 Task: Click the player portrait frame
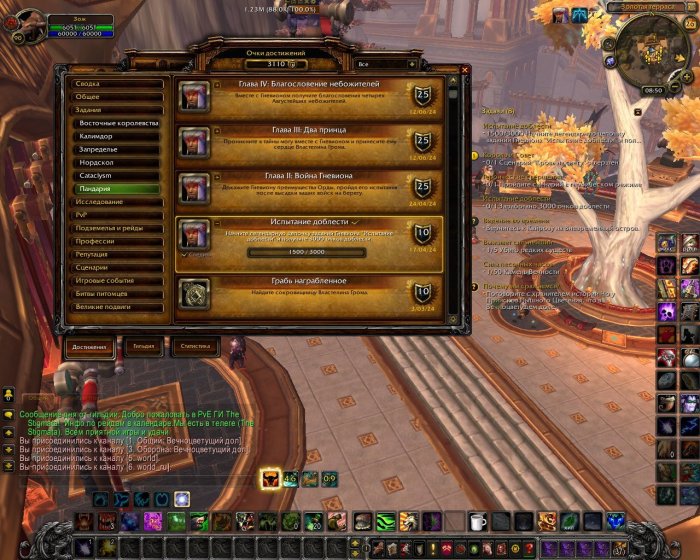(x=23, y=24)
